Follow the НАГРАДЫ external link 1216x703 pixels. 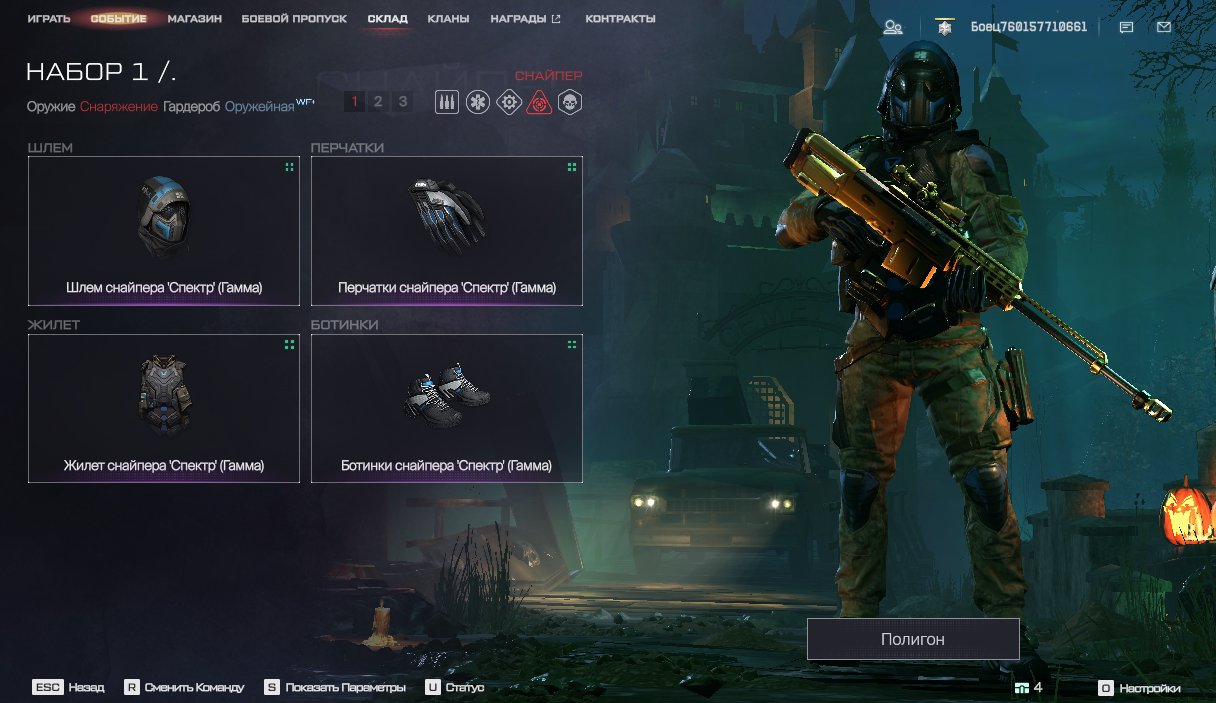(525, 19)
